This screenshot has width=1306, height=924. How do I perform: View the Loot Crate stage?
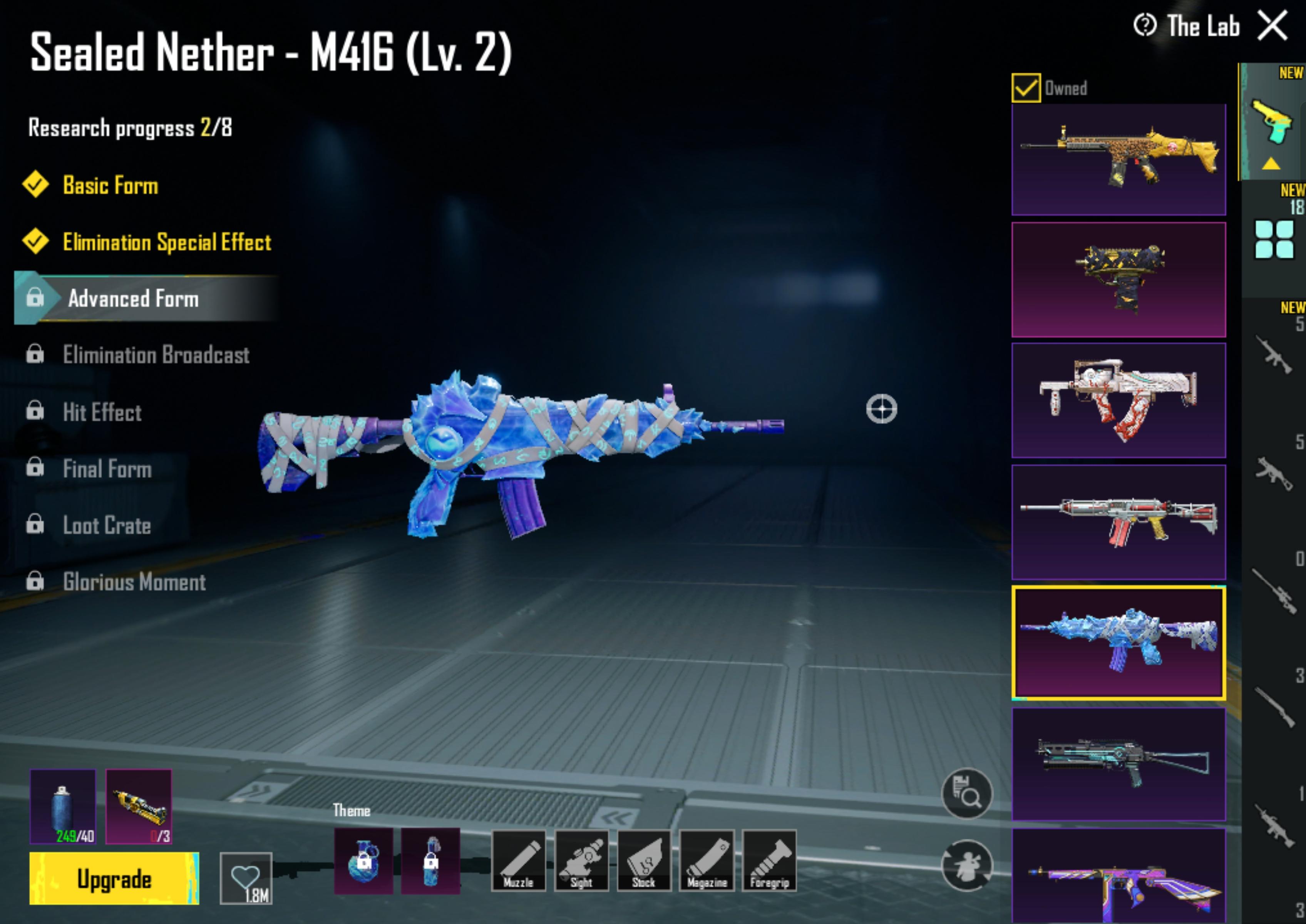(x=106, y=525)
